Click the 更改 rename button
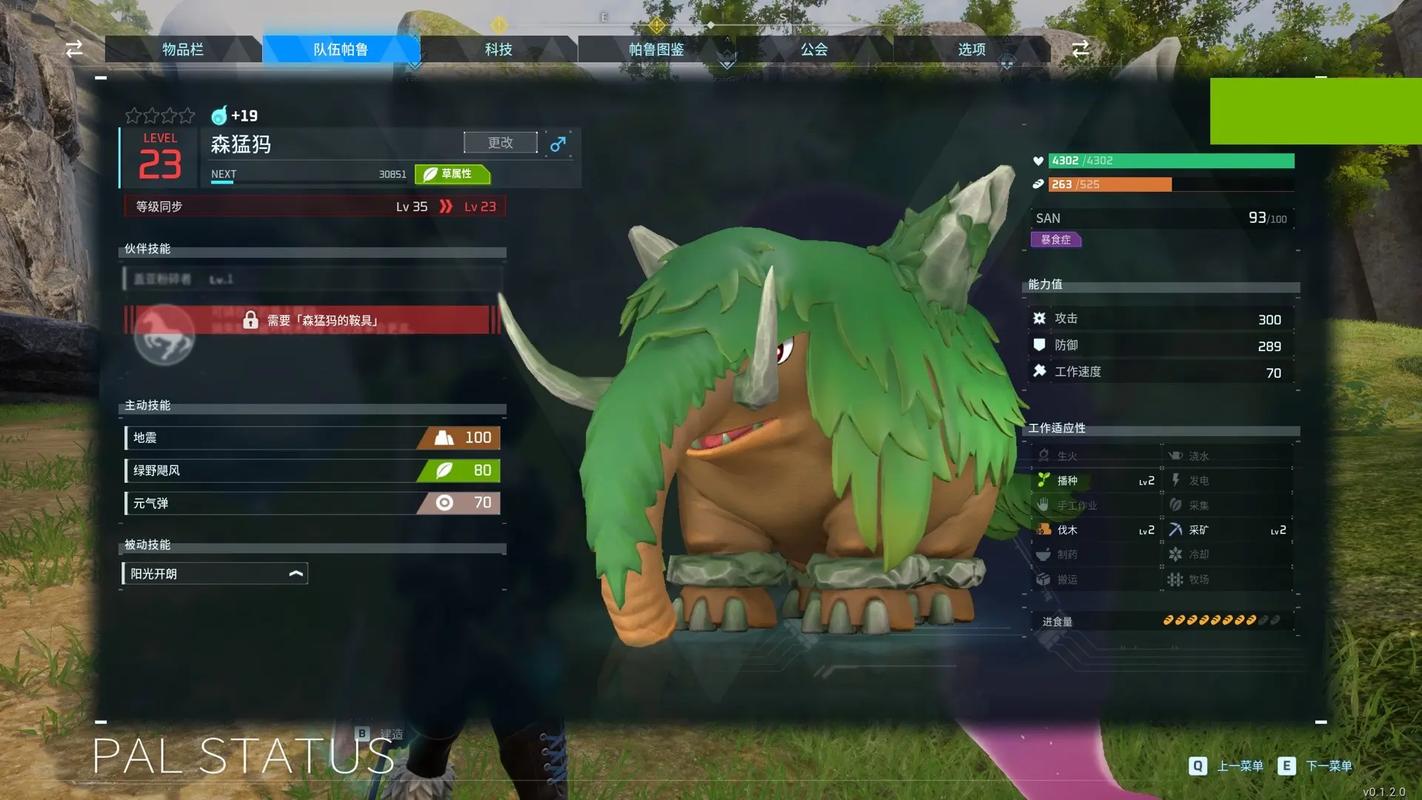 click(500, 143)
